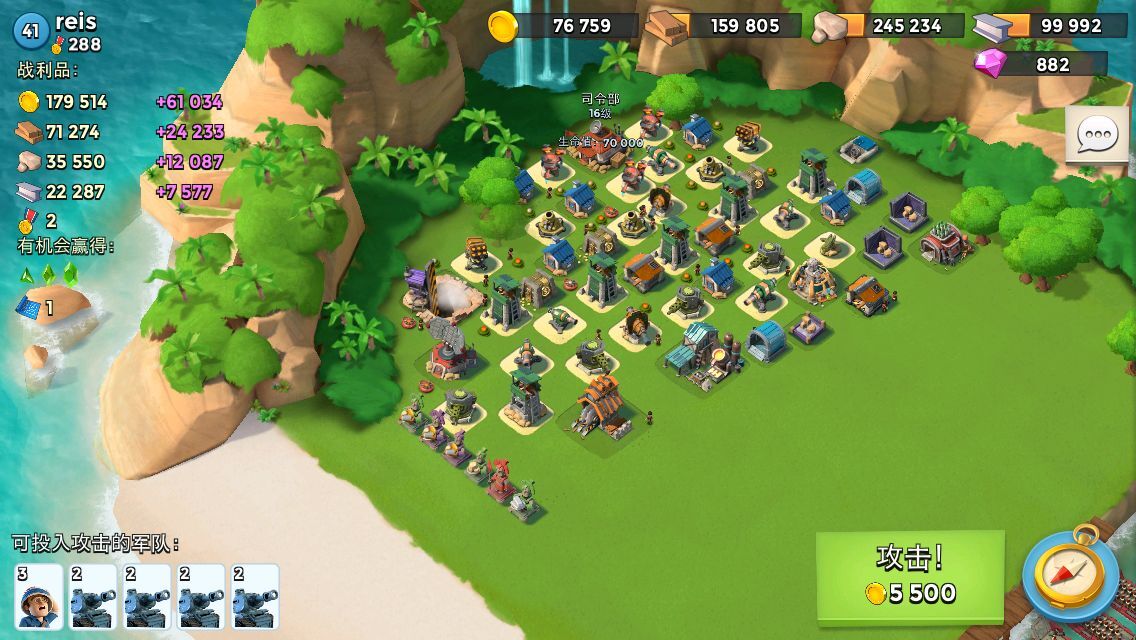Start the attack for 5 500 gold
The height and width of the screenshot is (640, 1136).
(x=910, y=576)
